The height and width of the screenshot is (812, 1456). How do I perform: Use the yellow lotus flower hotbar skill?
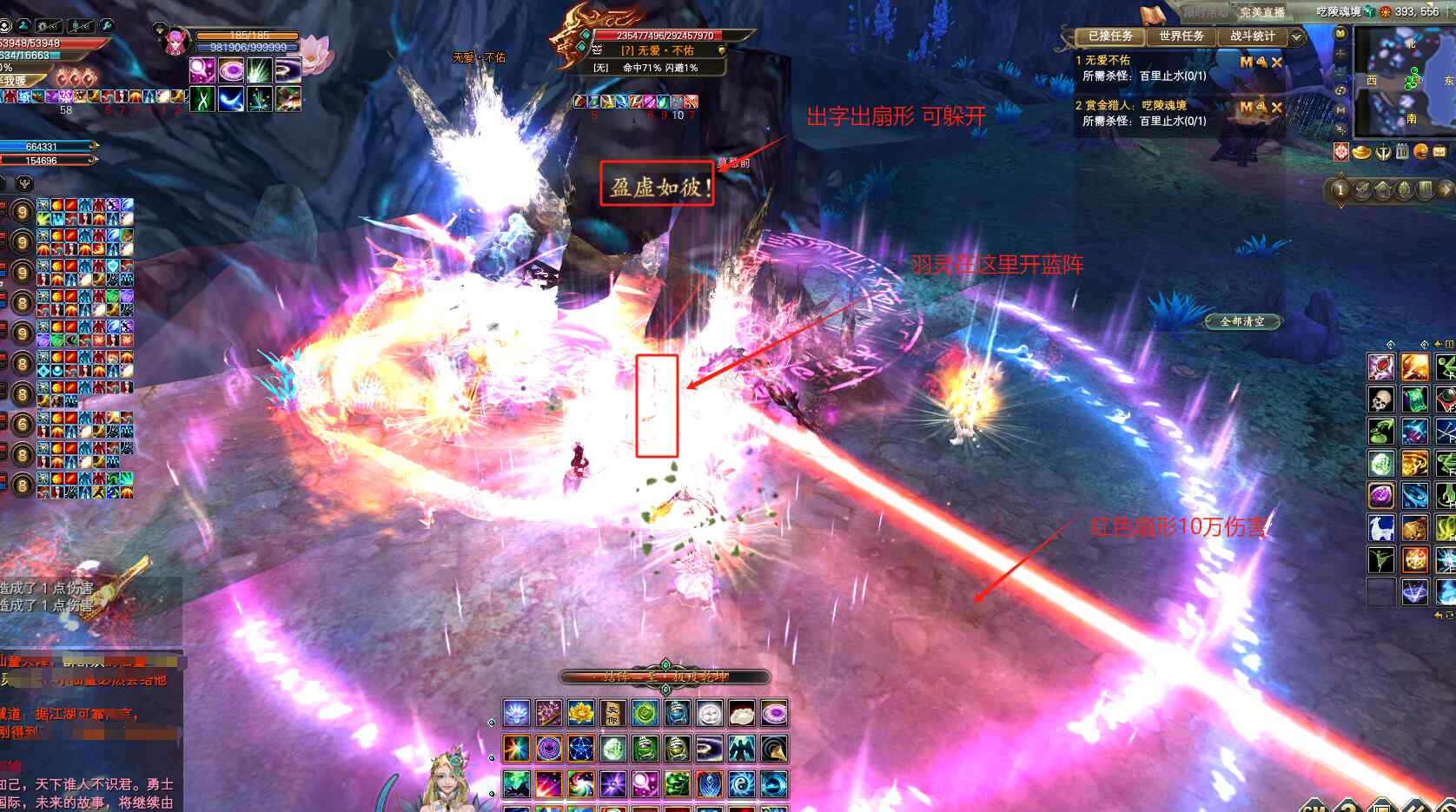pos(580,714)
